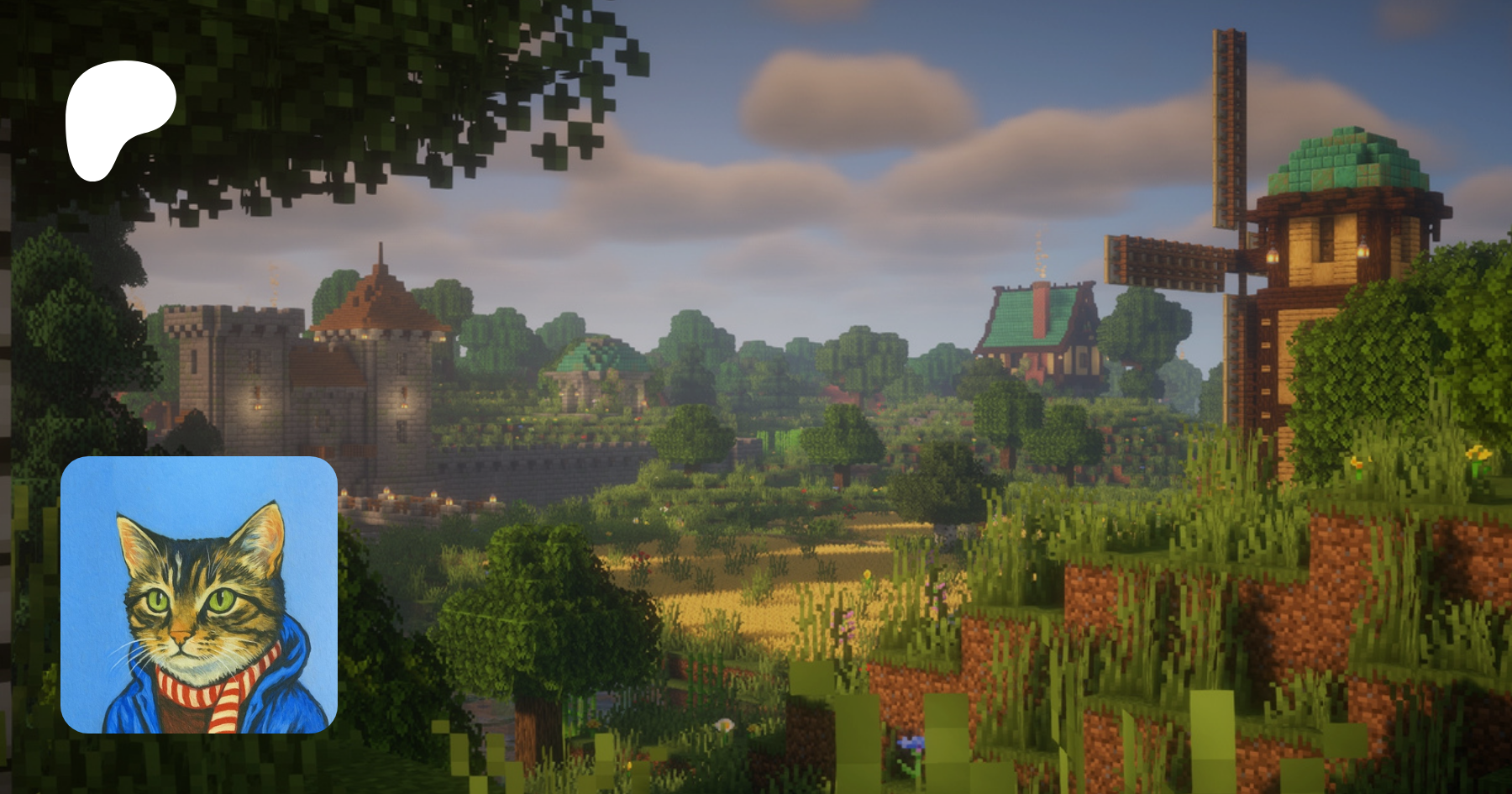Open the cat portrait creator avatar

199,595
